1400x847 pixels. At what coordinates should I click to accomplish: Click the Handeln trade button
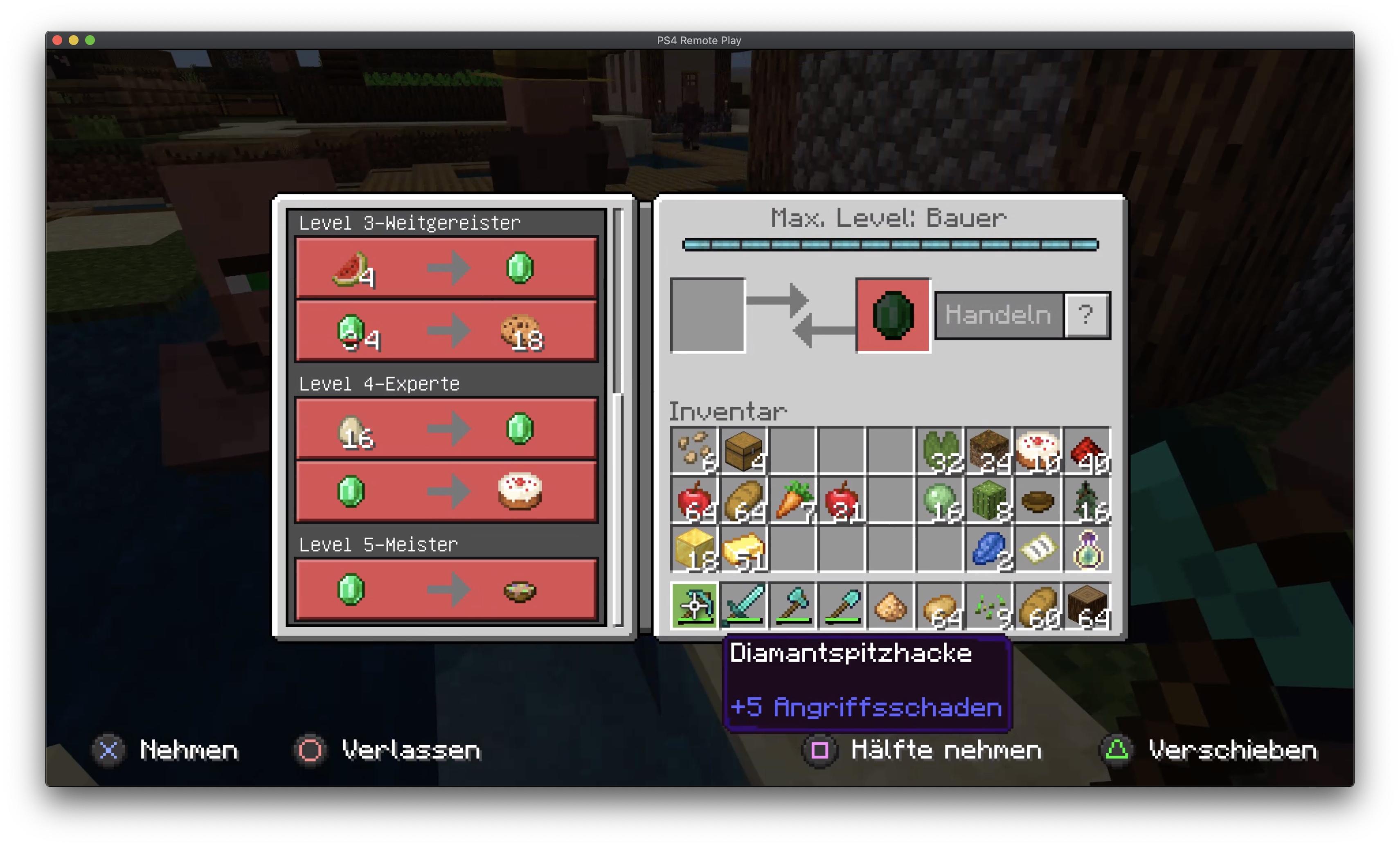coord(998,315)
